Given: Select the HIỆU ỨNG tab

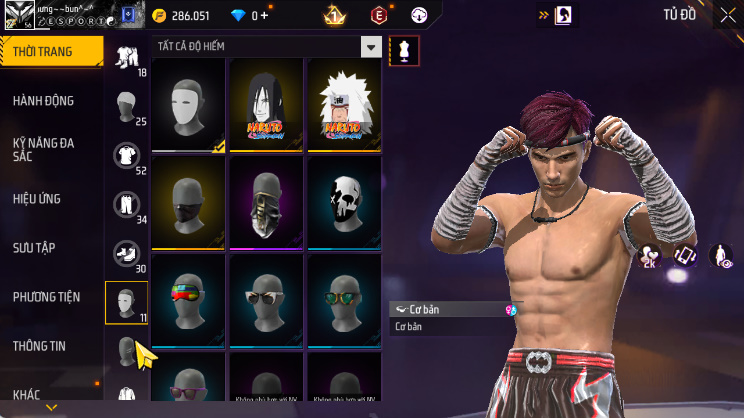Looking at the screenshot, I should tap(38, 199).
